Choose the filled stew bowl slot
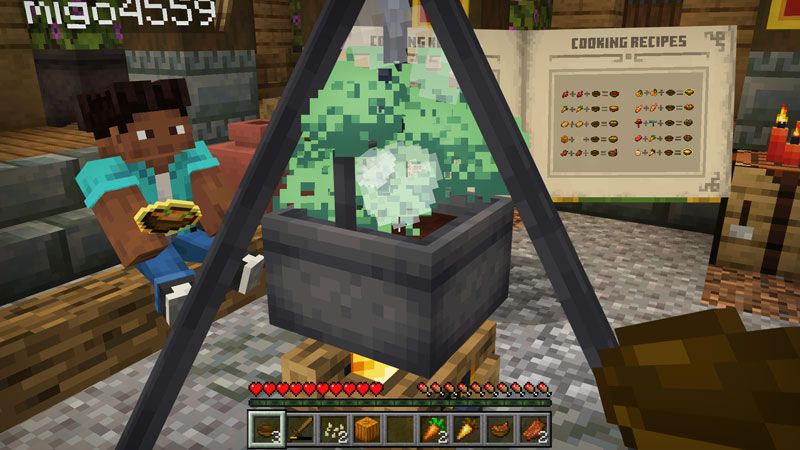The image size is (800, 450). point(500,430)
